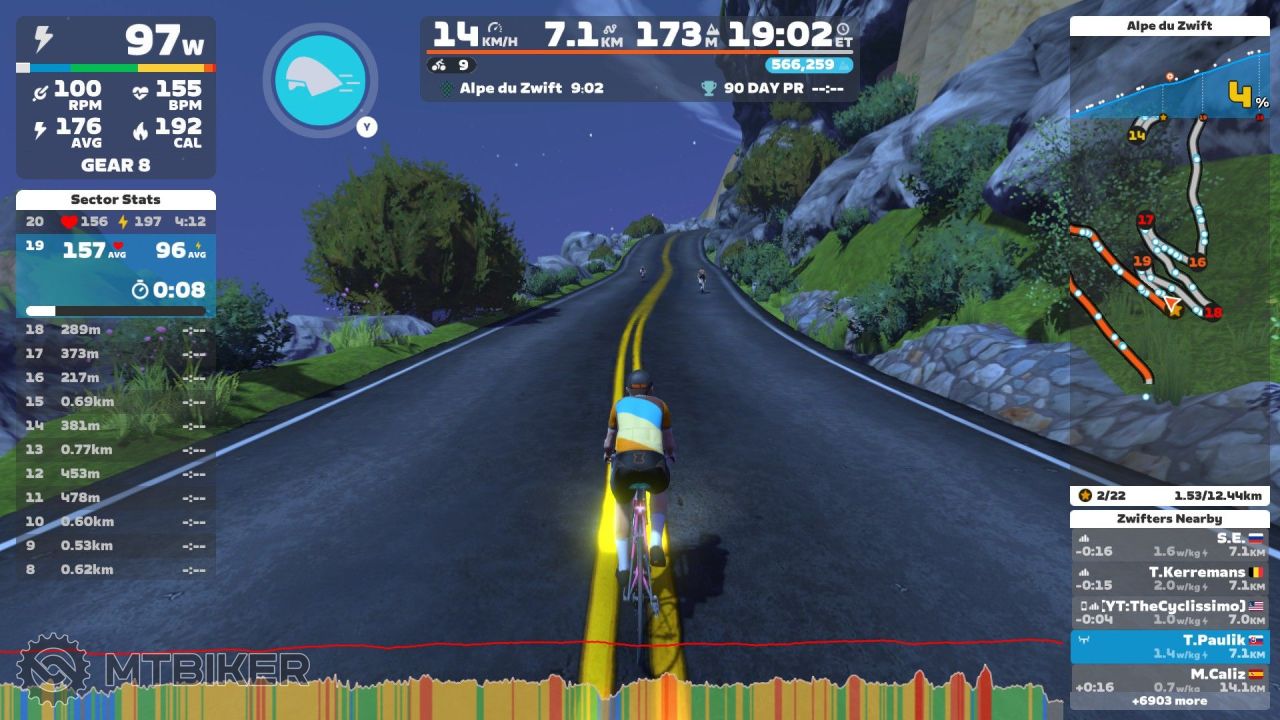Show the +6903 more riders
1280x720 pixels.
tap(1169, 701)
